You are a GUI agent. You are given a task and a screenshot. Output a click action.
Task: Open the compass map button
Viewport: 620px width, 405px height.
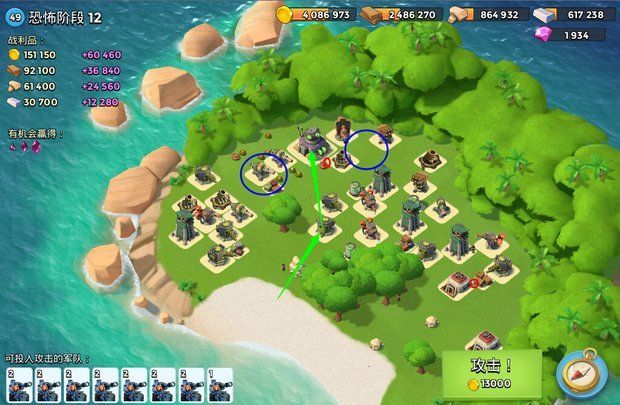click(x=580, y=373)
